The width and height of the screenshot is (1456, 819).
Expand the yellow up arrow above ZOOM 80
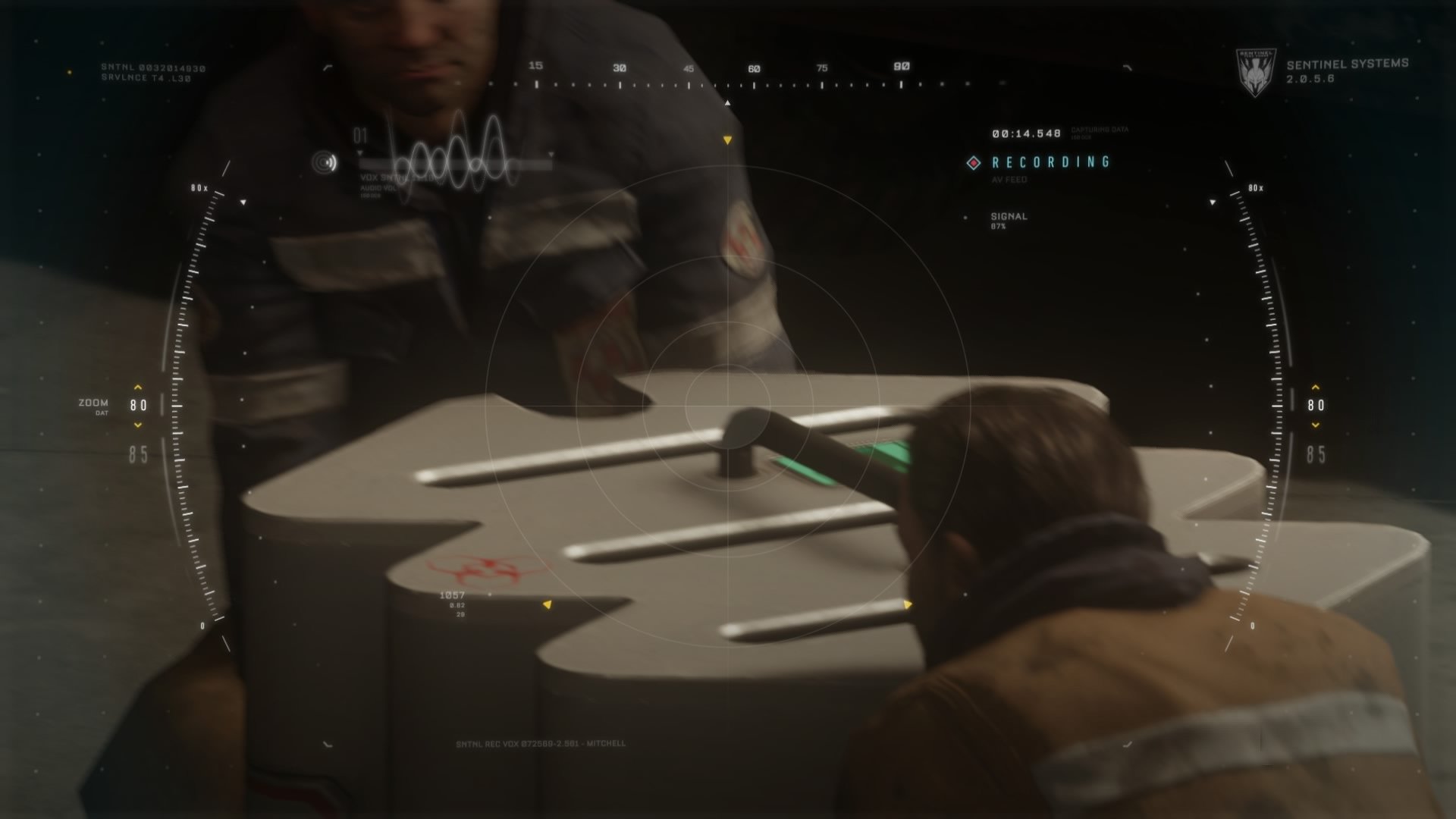[136, 385]
